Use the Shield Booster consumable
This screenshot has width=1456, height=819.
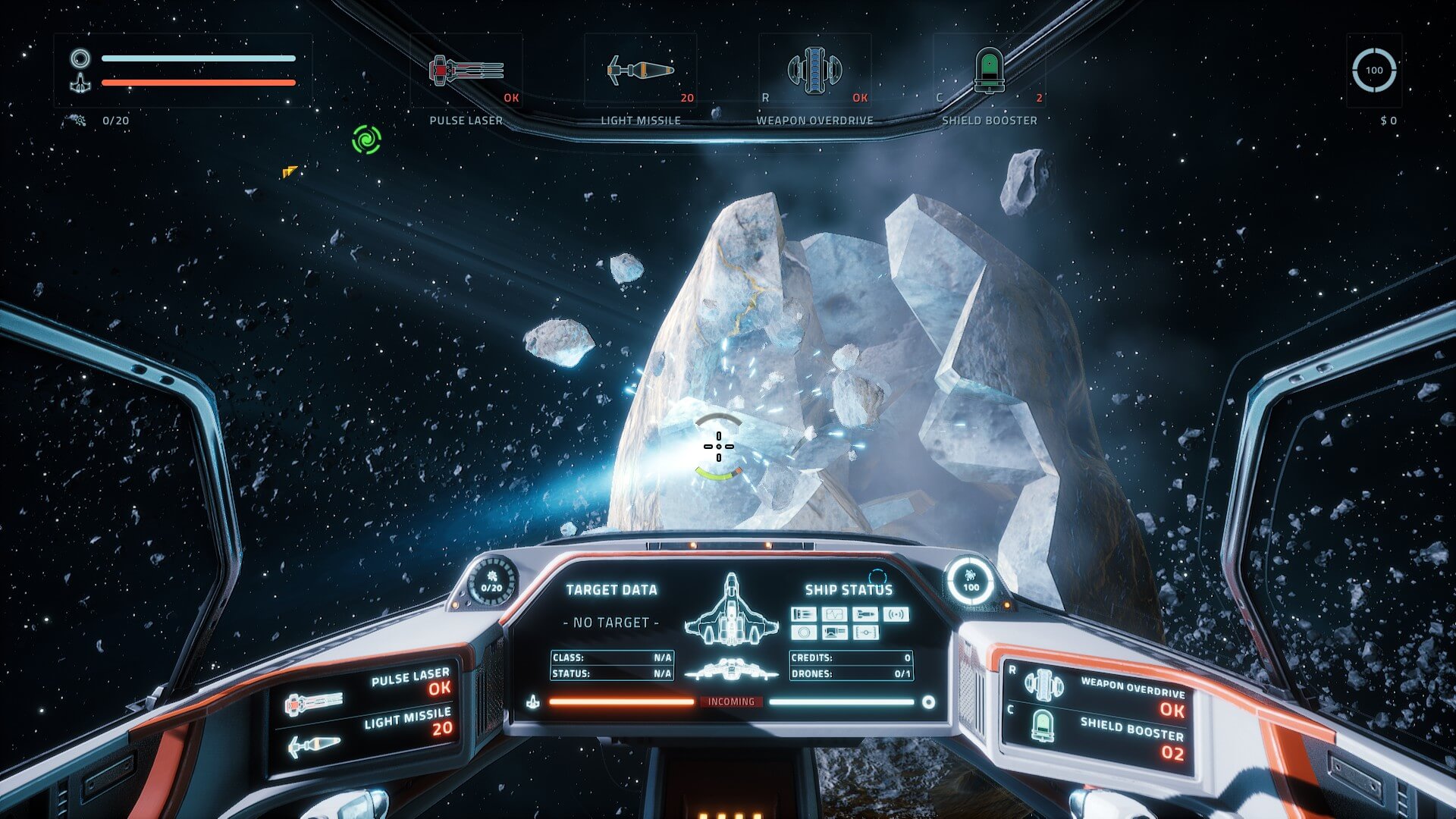coord(989,71)
